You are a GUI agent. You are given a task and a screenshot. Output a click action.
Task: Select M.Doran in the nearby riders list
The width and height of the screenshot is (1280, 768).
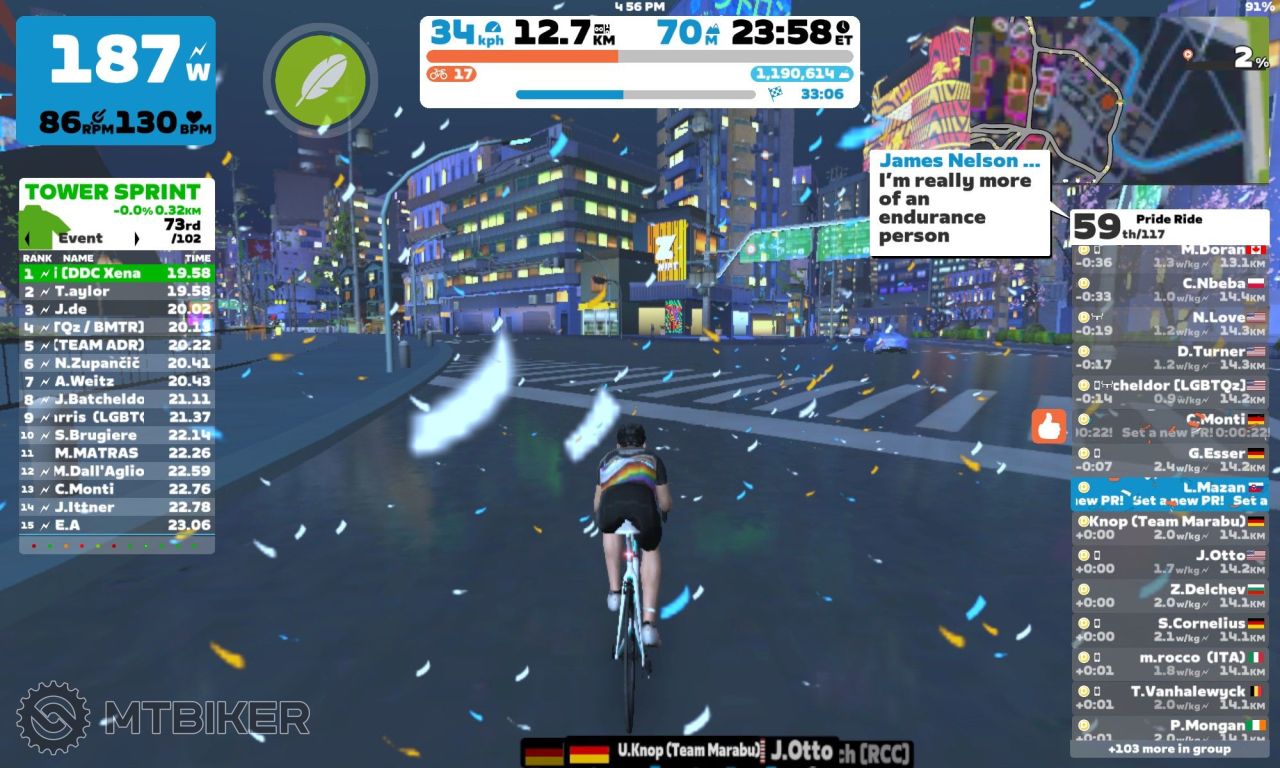tap(1170, 256)
